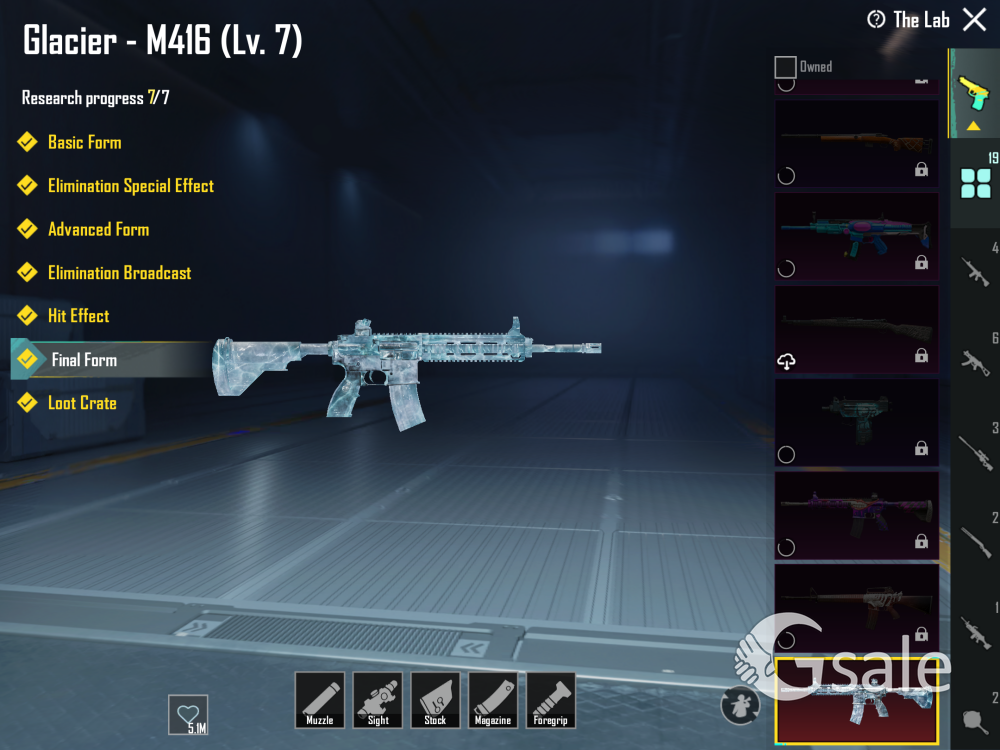The height and width of the screenshot is (750, 1000).
Task: Open the Muzzle attachment slot
Action: [320, 699]
